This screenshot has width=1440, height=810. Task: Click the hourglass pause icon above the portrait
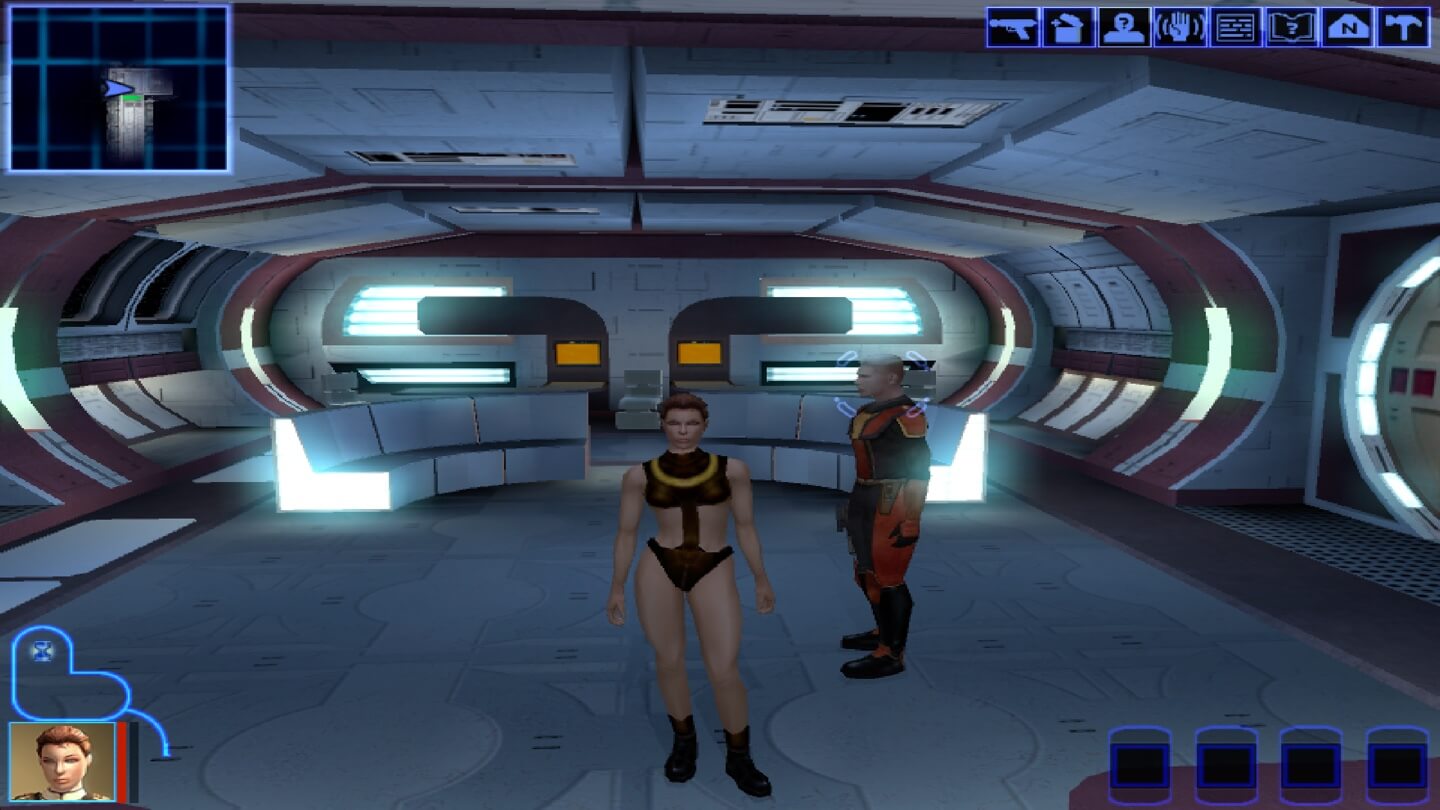point(43,652)
